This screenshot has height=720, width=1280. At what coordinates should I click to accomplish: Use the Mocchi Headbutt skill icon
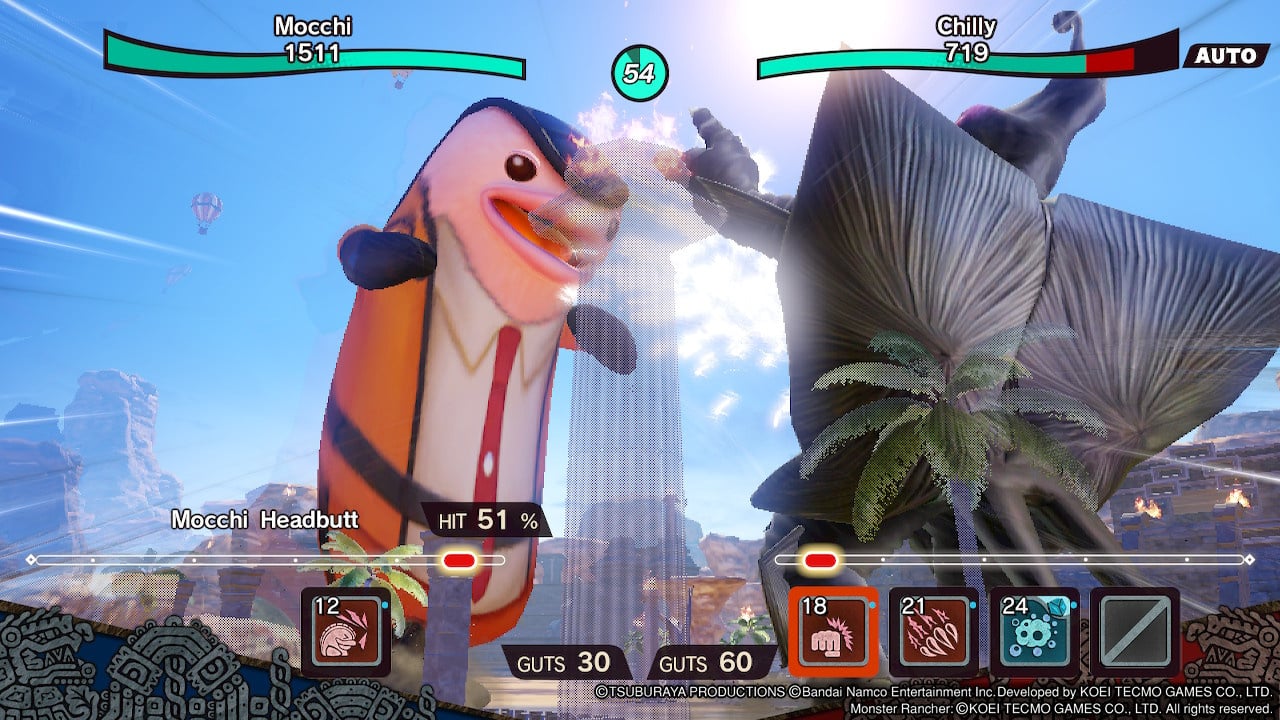click(346, 632)
